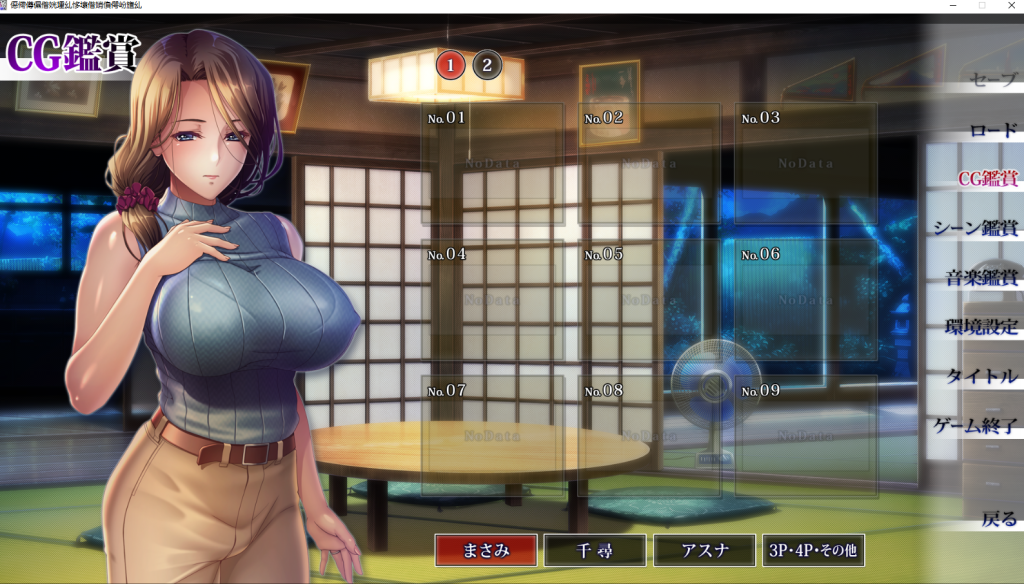Image resolution: width=1024 pixels, height=584 pixels.
Task: Open CG thumbnail No.09
Action: click(x=806, y=436)
